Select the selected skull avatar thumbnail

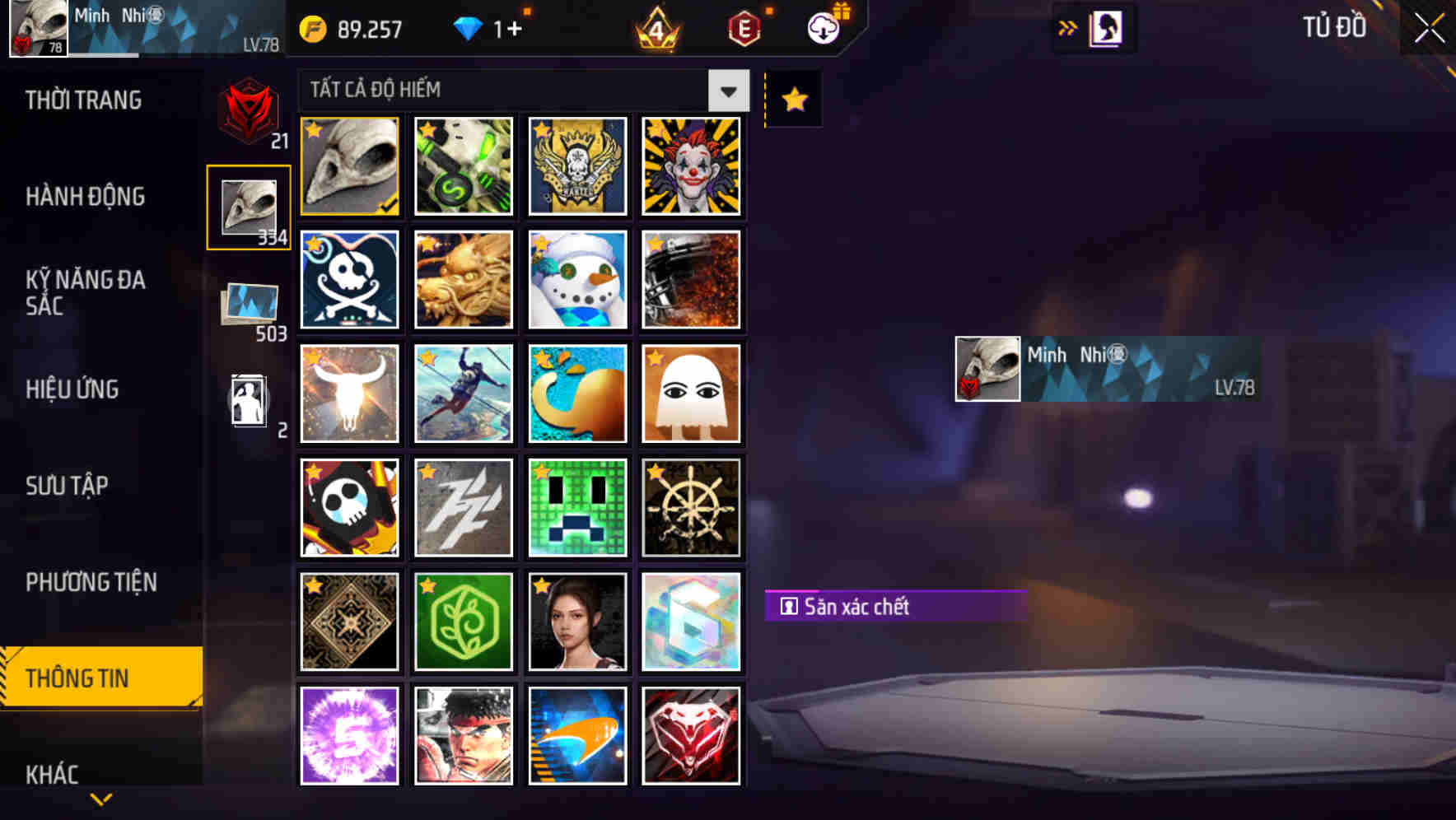(348, 166)
